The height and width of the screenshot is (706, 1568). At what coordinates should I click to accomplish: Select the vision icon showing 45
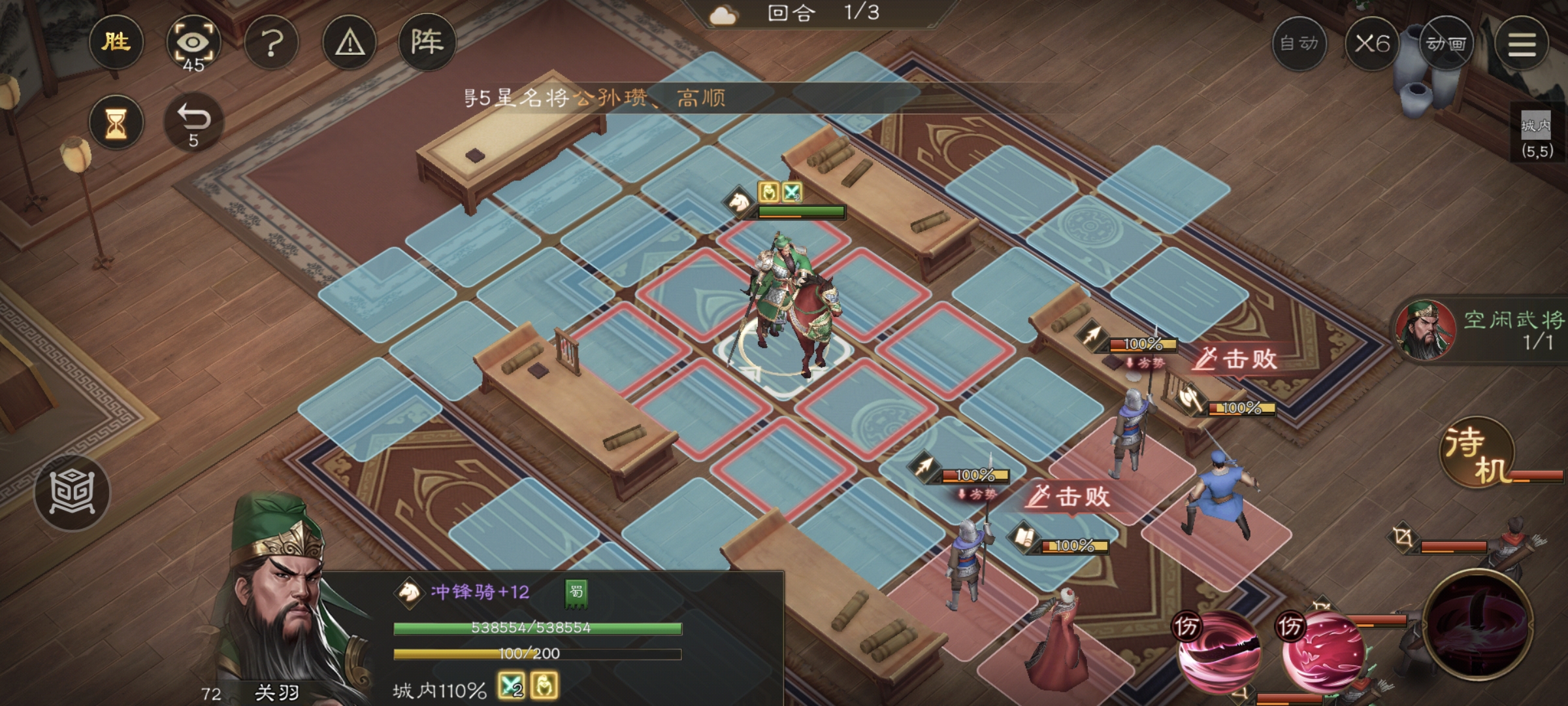coord(194,42)
